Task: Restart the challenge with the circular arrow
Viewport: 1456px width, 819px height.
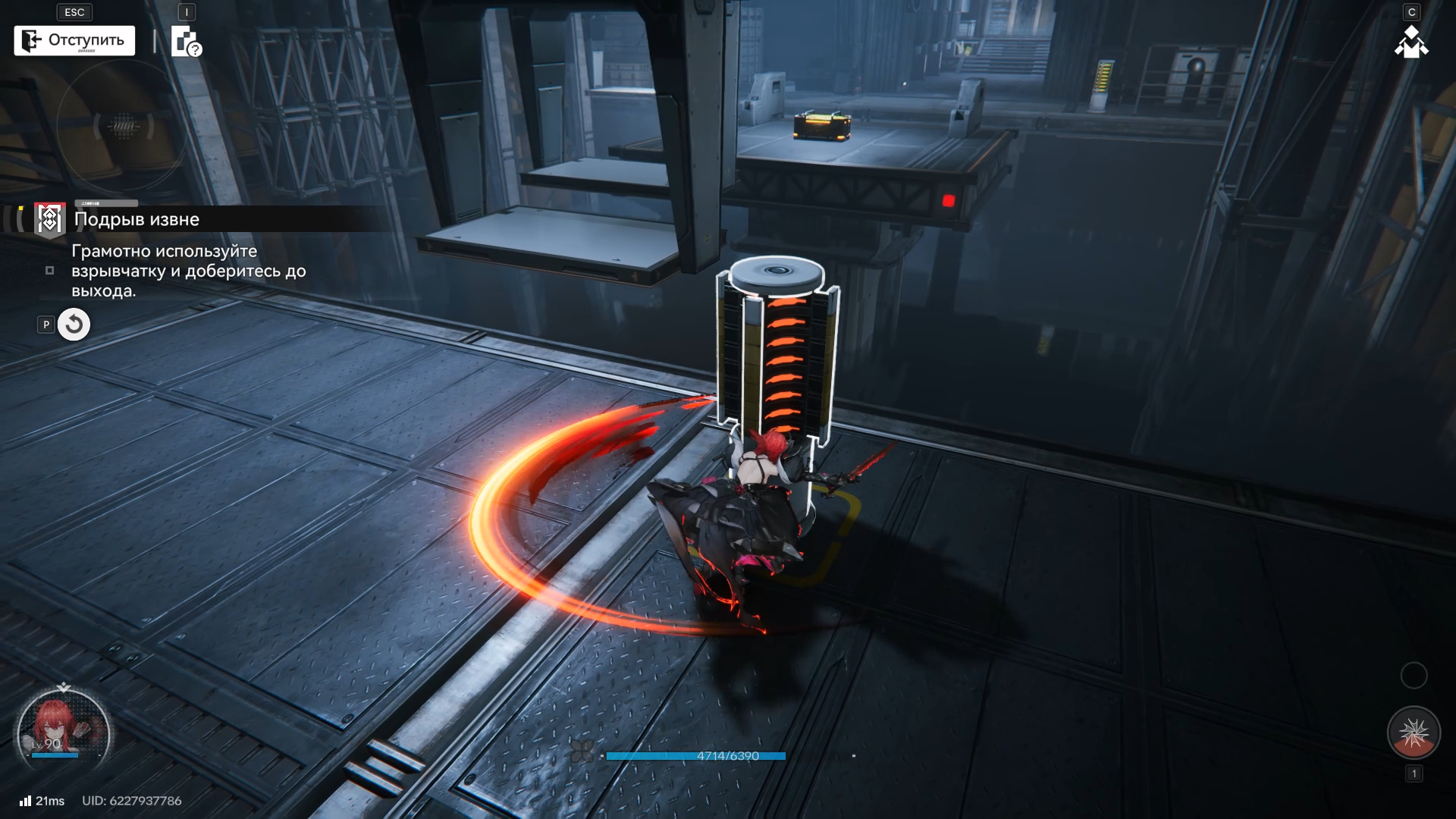Action: (x=74, y=325)
